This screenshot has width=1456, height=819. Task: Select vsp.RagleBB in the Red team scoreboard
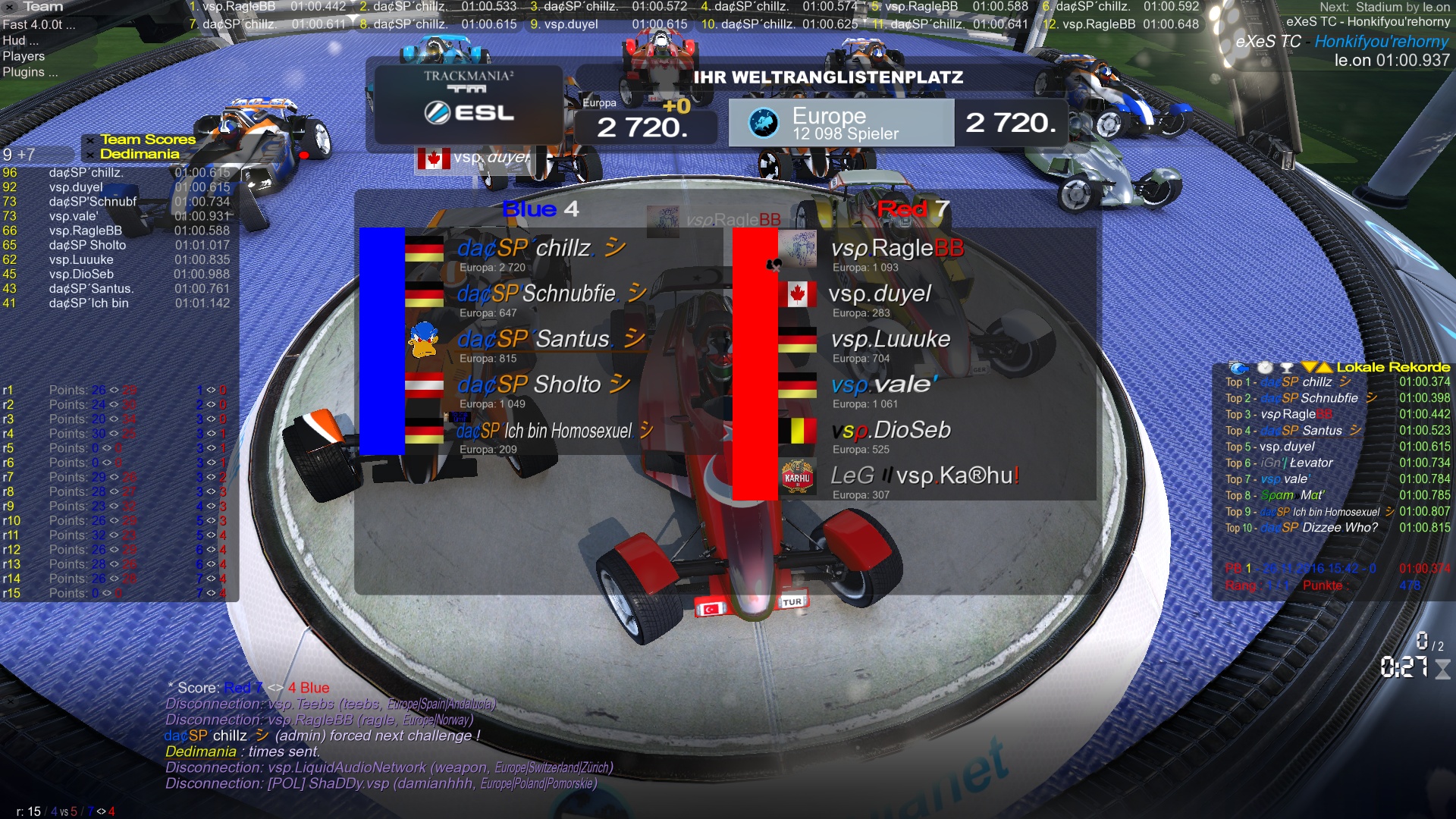(x=896, y=249)
